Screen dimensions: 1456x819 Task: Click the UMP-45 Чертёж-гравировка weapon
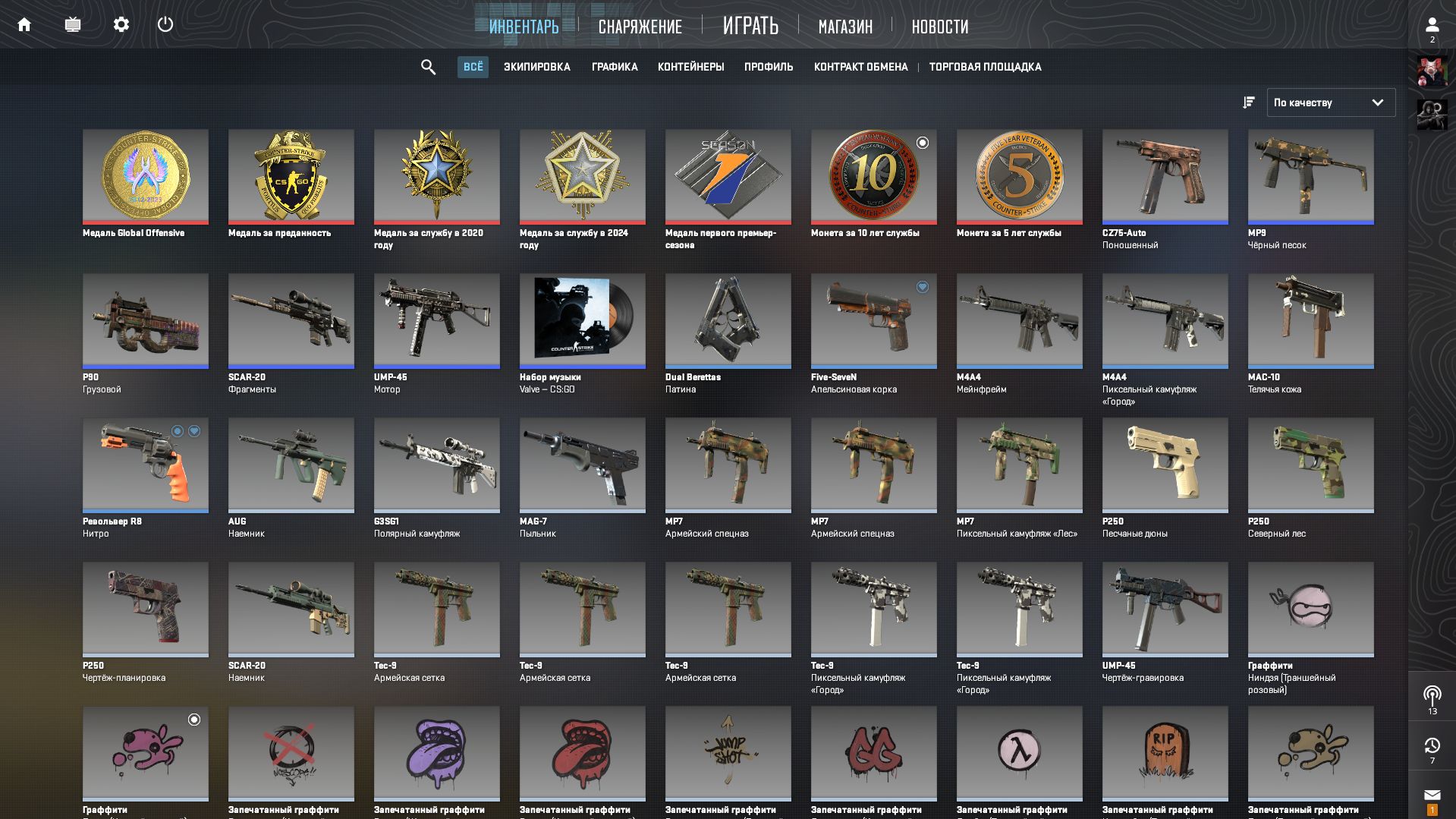pyautogui.click(x=1165, y=609)
